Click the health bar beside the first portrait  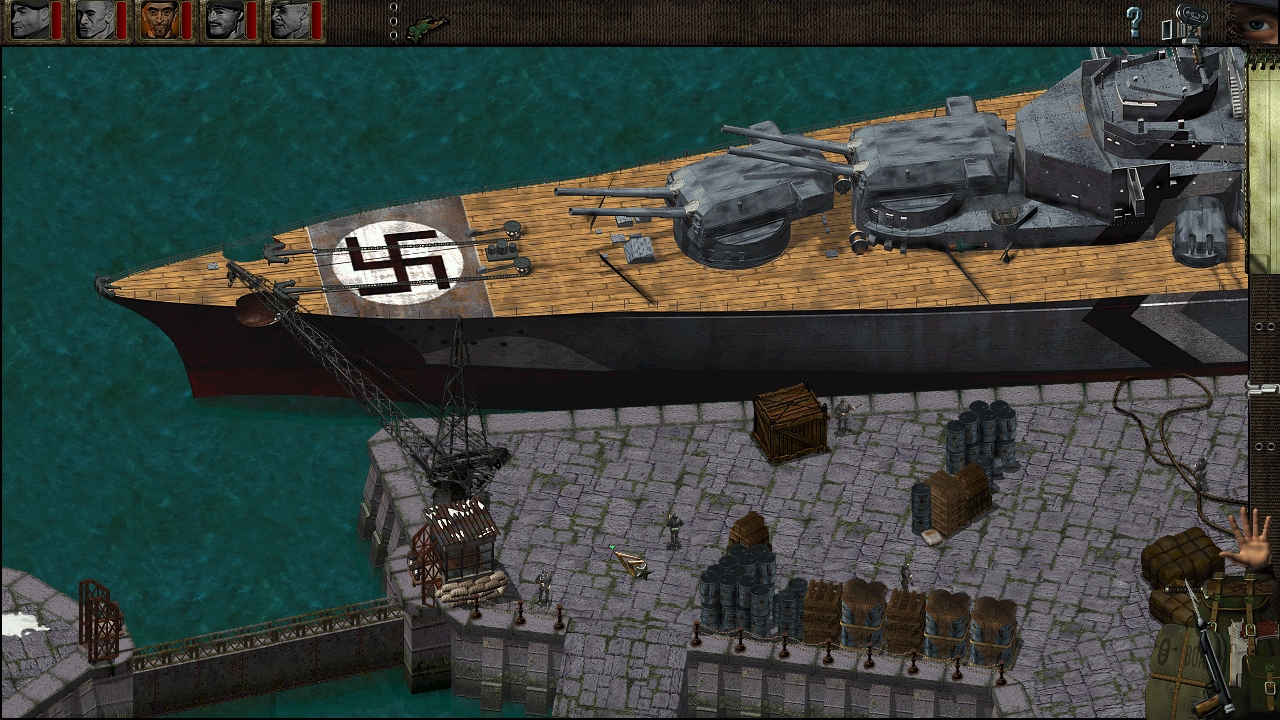(56, 20)
